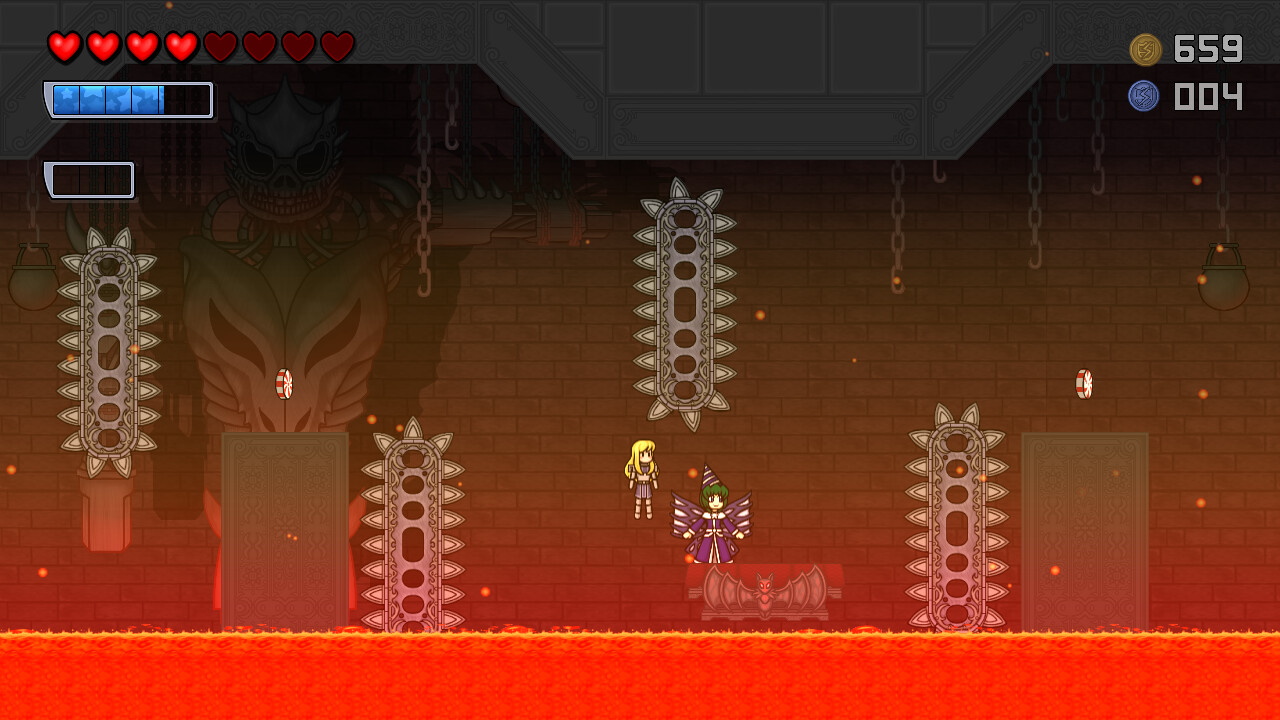This screenshot has height=720, width=1280.
Task: Click the gold coin currency icon
Action: tap(1145, 49)
